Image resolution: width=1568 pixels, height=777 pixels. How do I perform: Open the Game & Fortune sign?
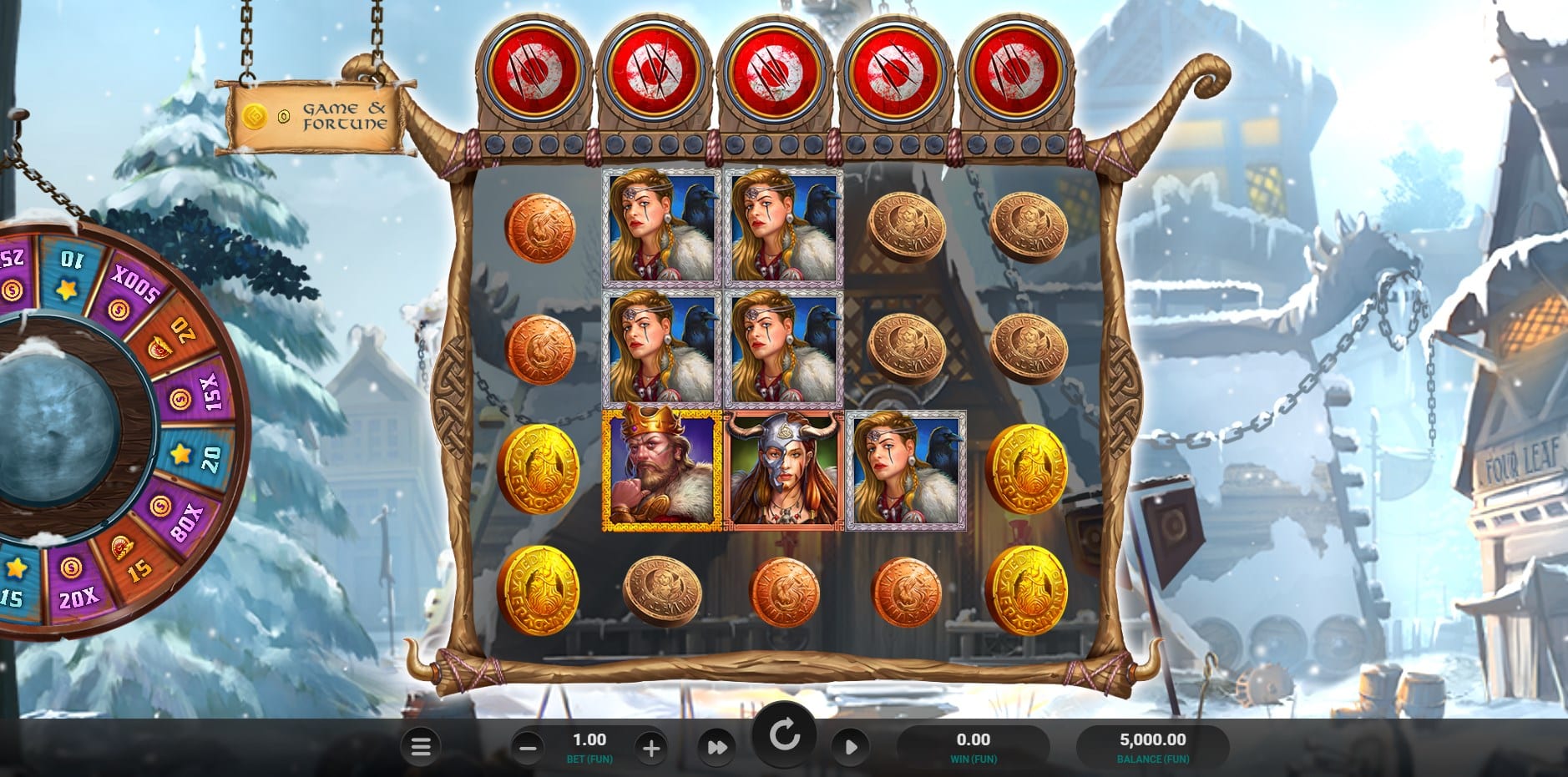[x=316, y=117]
